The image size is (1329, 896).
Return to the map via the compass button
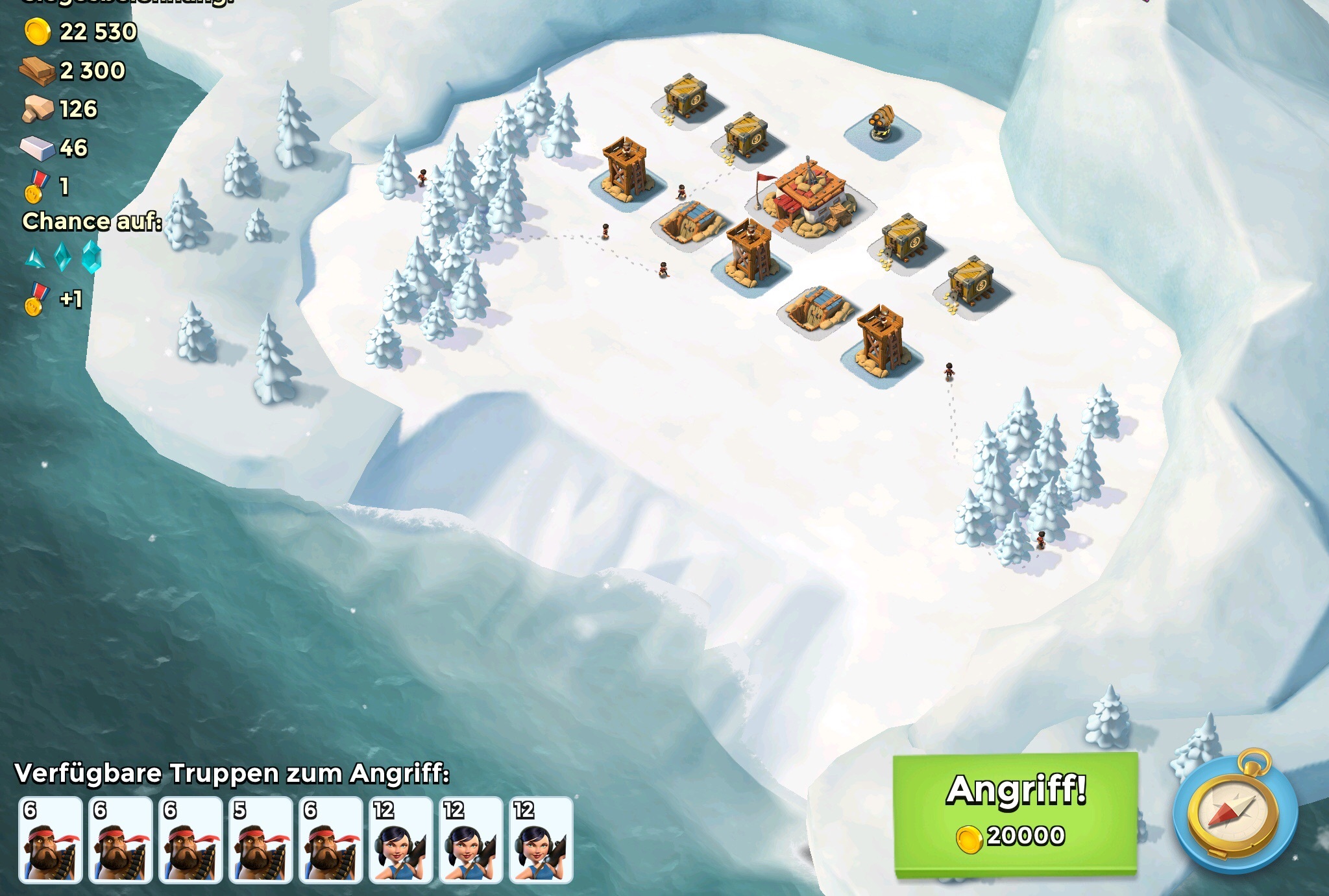(1234, 812)
